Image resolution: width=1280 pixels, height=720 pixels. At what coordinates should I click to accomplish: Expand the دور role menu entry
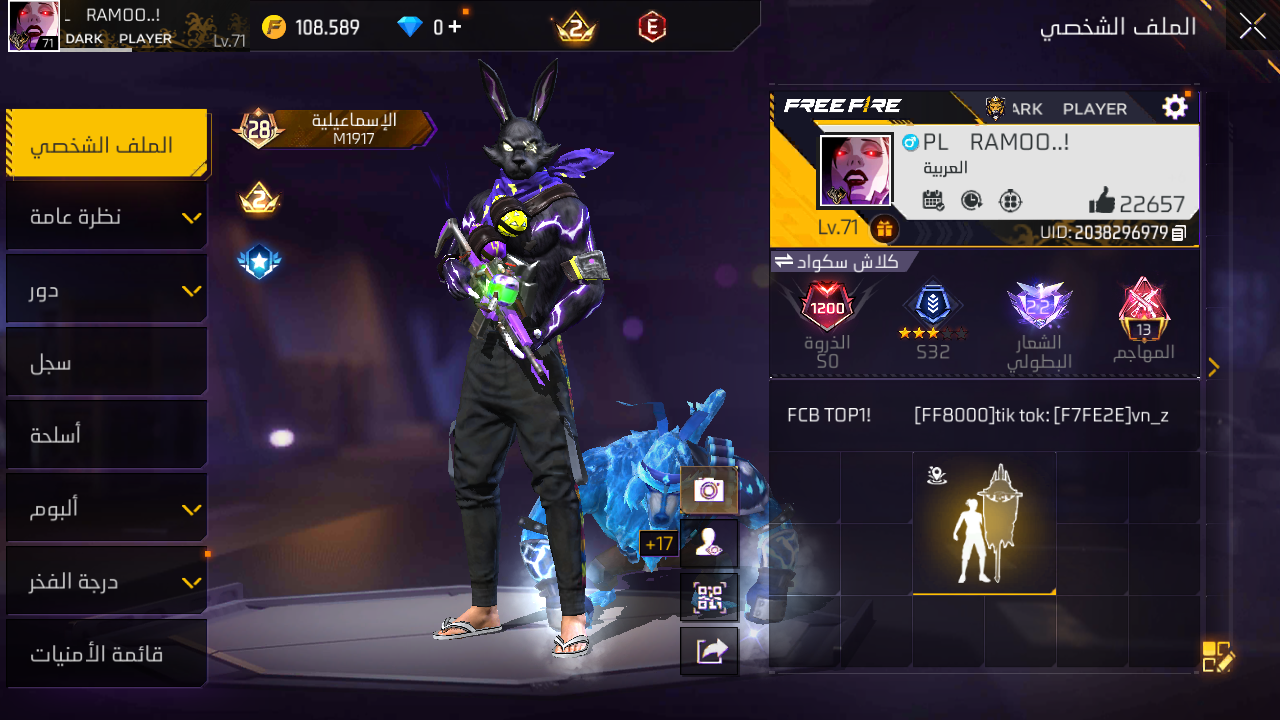pos(106,290)
